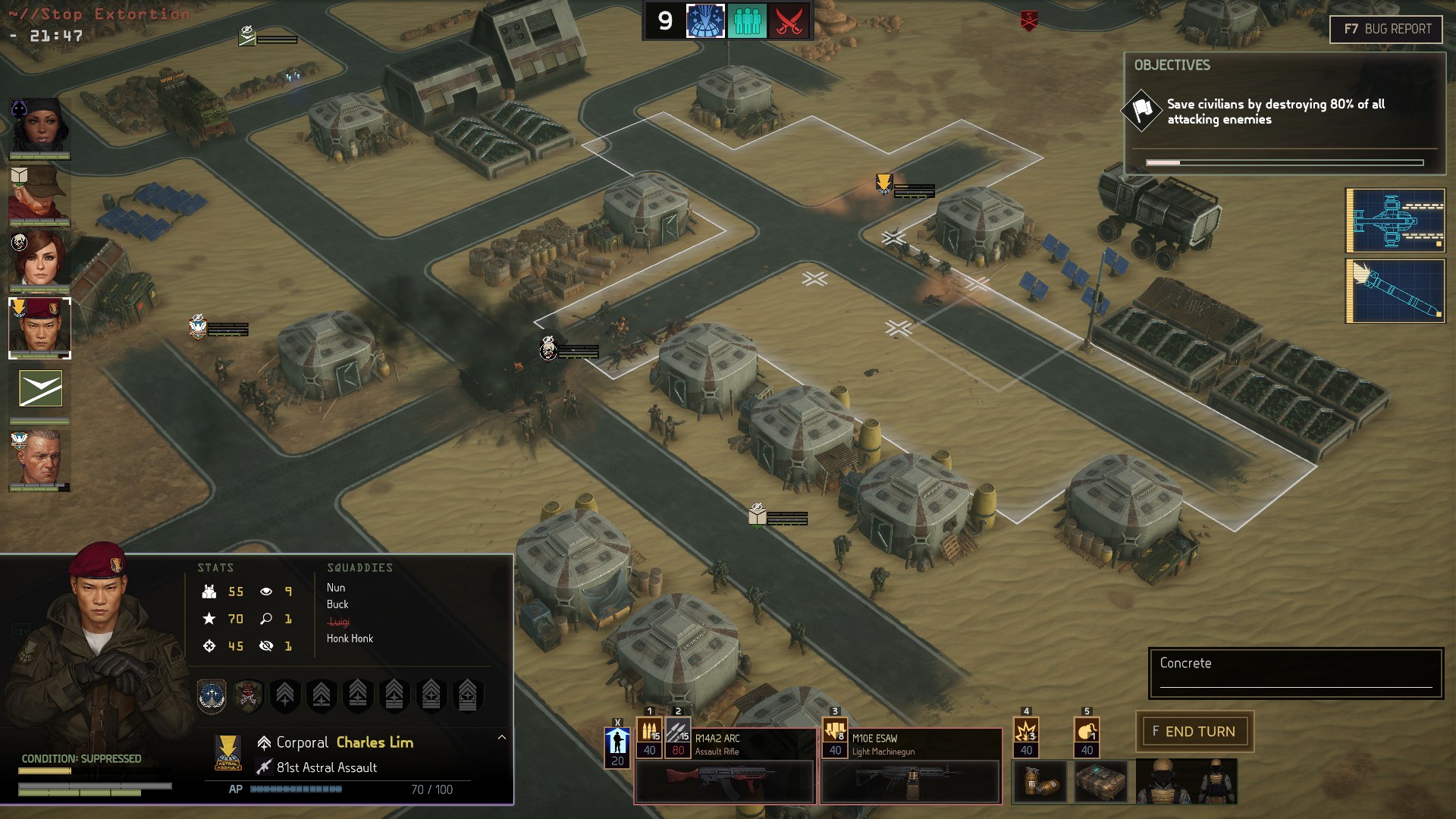This screenshot has height=819, width=1456.
Task: Select the red-haired woman squad portrait
Action: coord(39,259)
